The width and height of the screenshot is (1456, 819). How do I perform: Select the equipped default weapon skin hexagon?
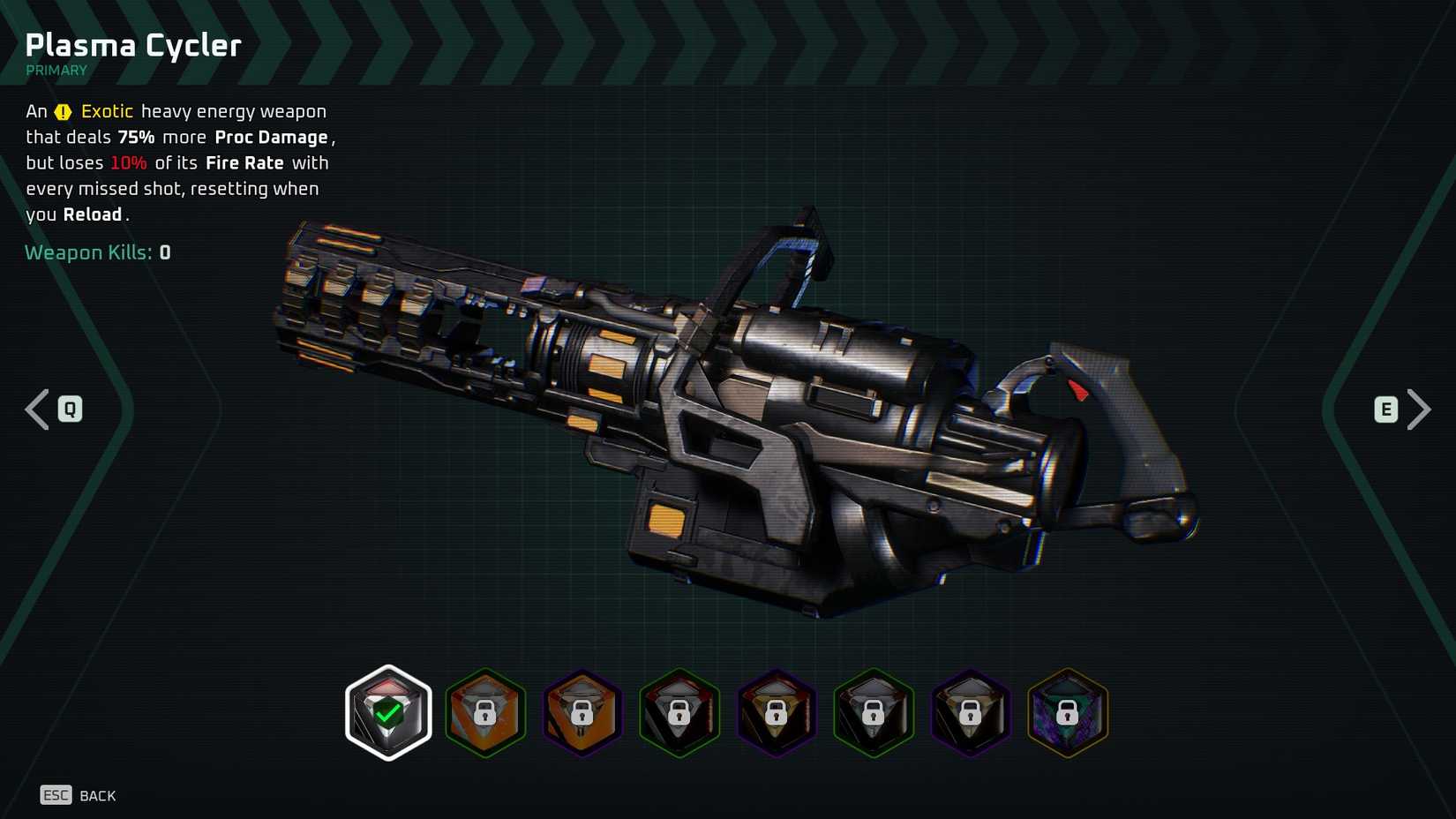coord(387,713)
